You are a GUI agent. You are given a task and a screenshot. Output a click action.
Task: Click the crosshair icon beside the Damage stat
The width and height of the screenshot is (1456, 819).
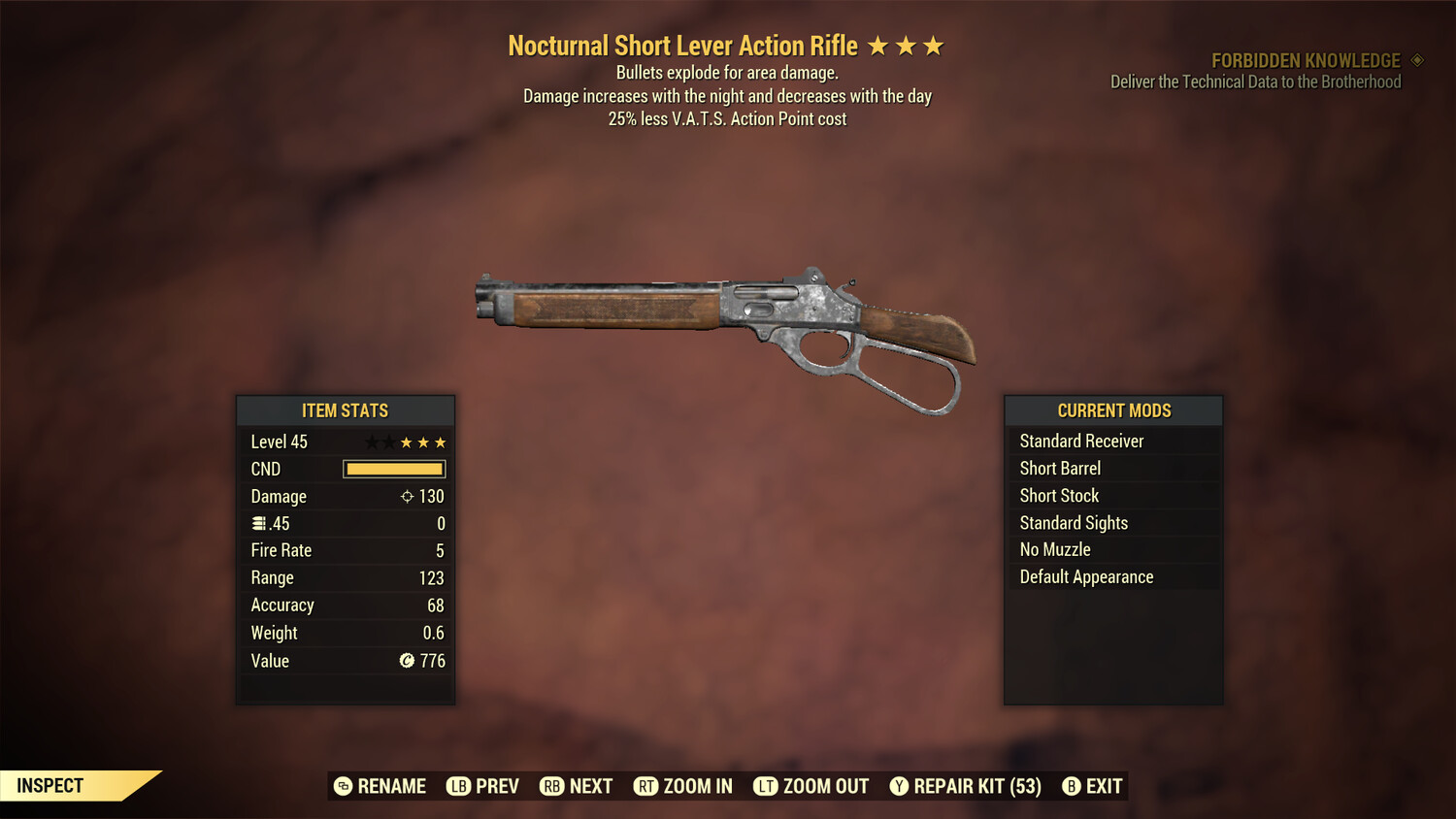click(x=406, y=496)
